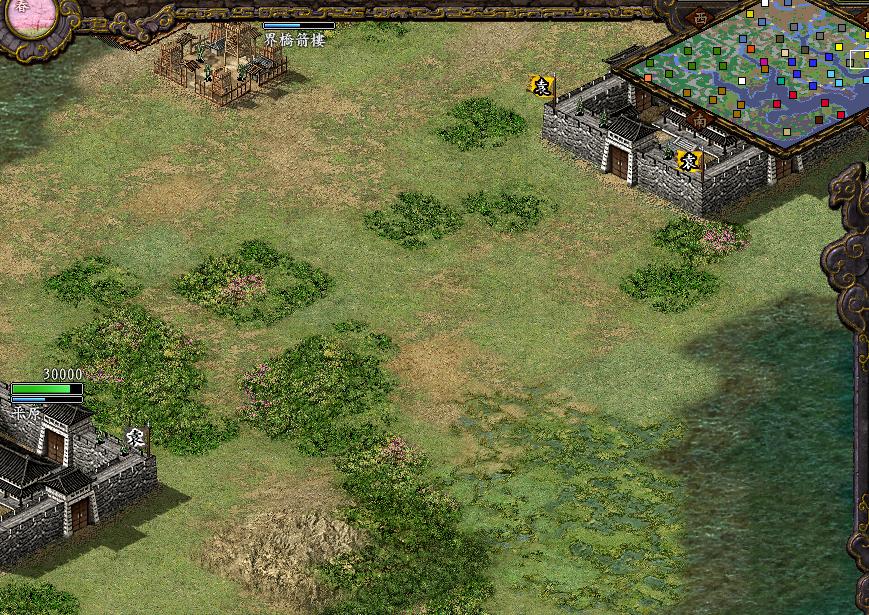The image size is (869, 615).
Task: Jump to the magenta city marker on minimap
Action: (764, 64)
